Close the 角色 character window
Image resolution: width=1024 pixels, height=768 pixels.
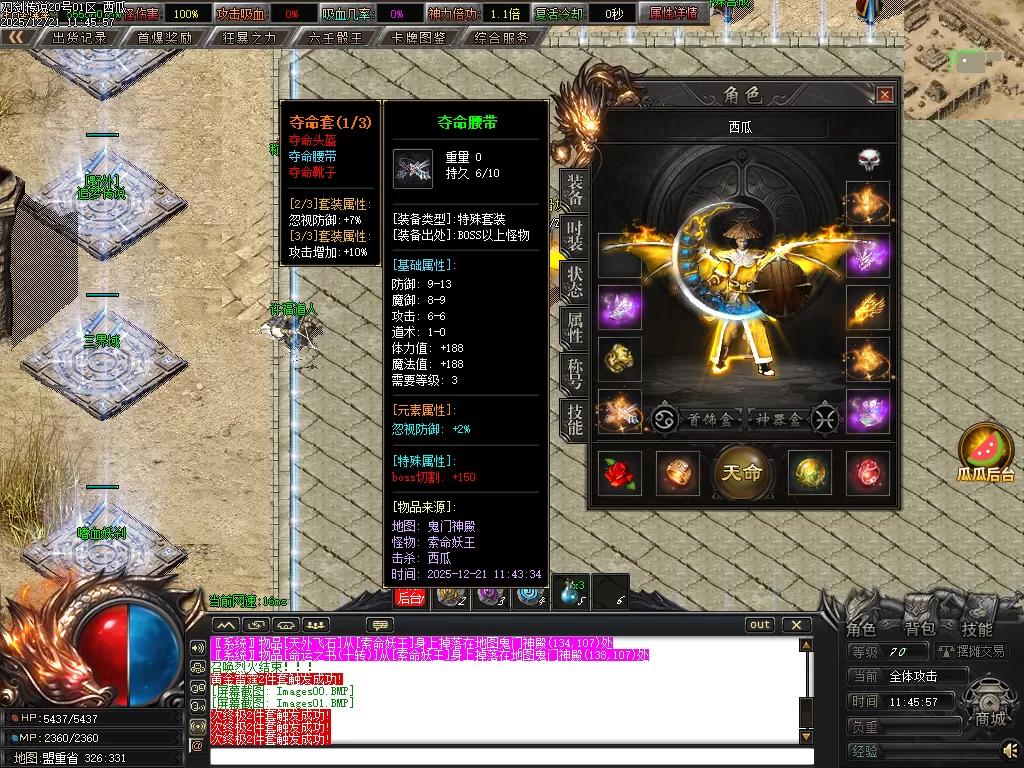[884, 95]
